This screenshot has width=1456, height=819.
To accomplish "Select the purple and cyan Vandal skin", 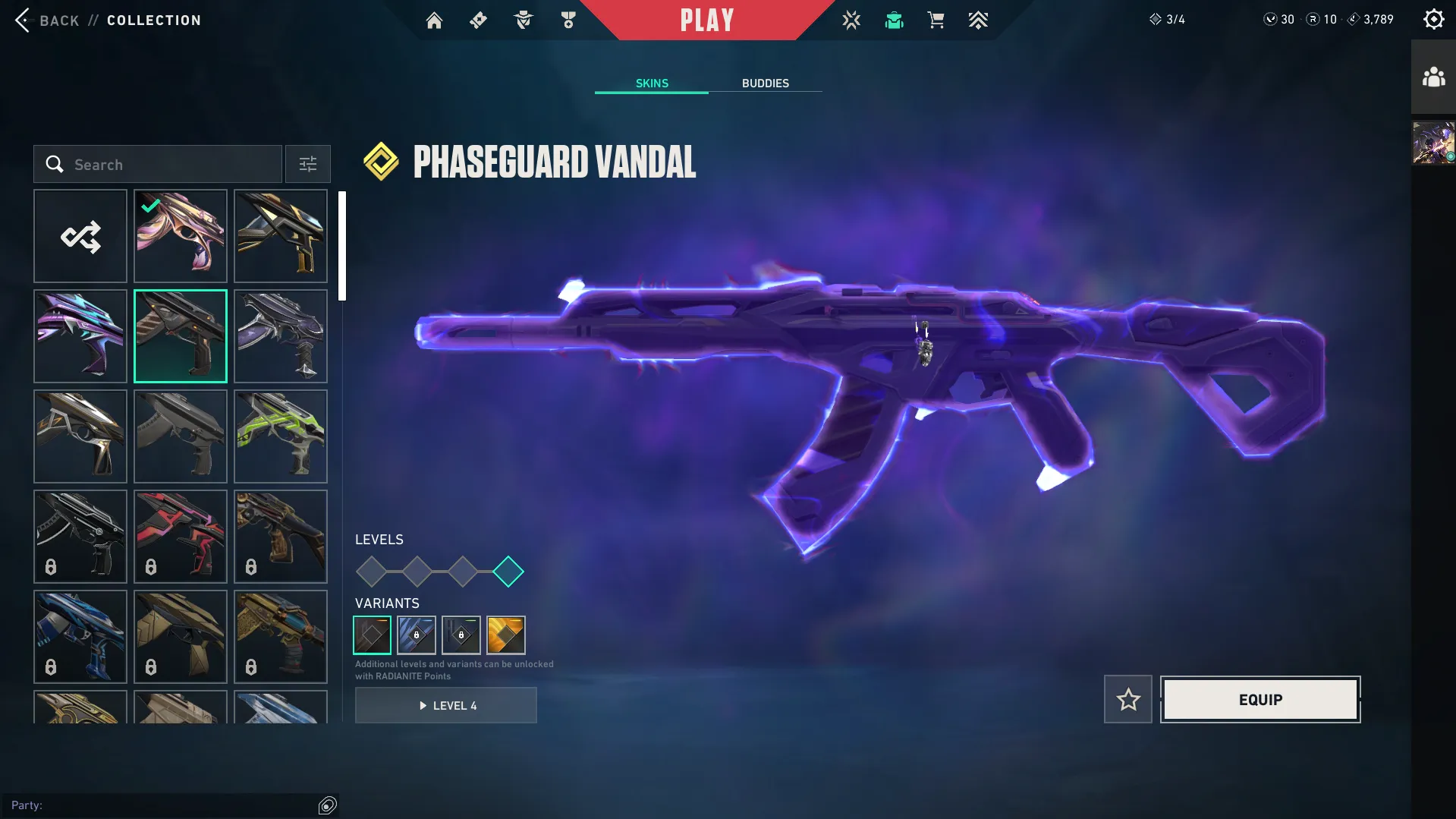I will pyautogui.click(x=80, y=336).
